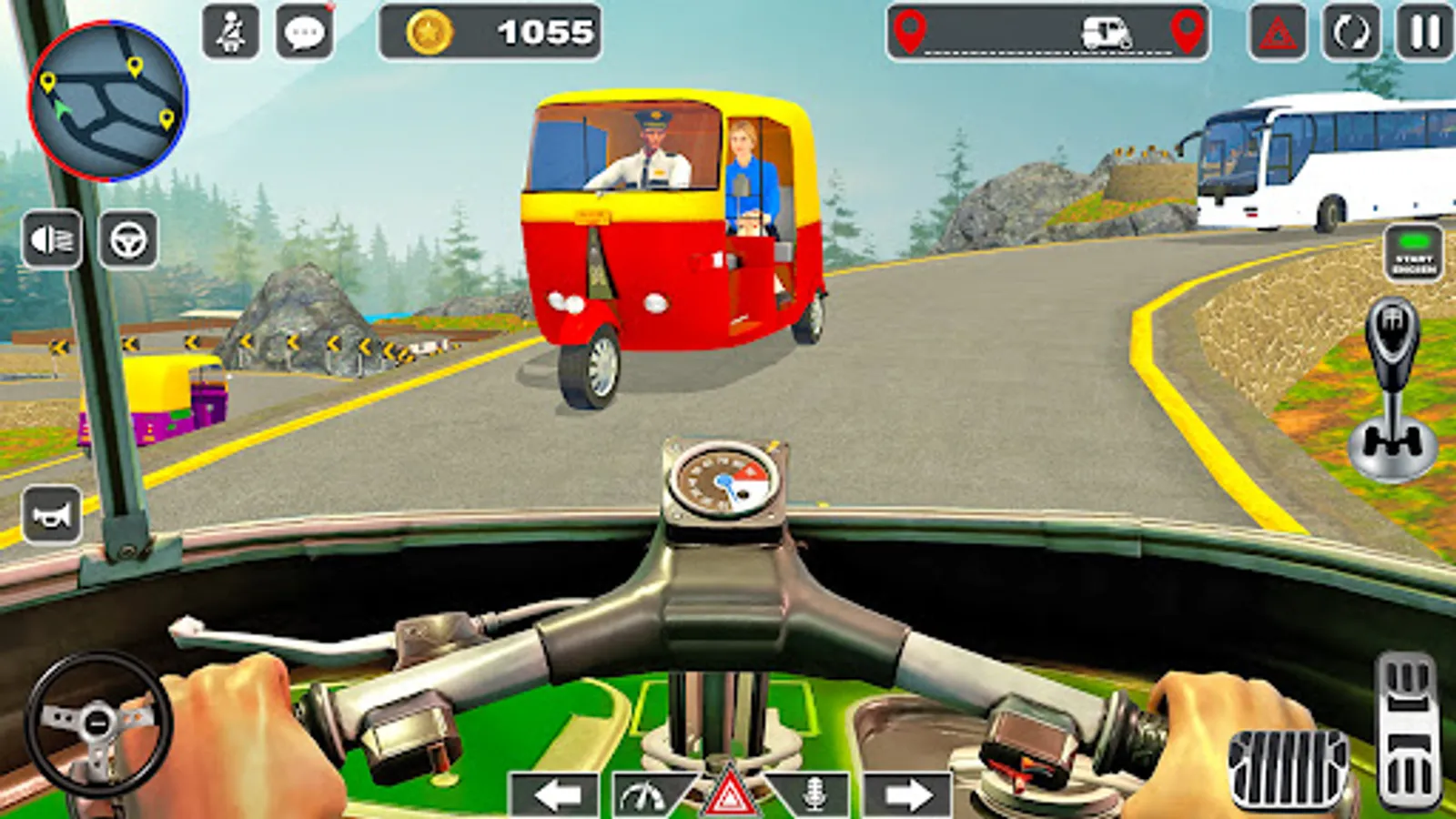Activate the left turn arrow
The image size is (1456, 819).
(556, 795)
